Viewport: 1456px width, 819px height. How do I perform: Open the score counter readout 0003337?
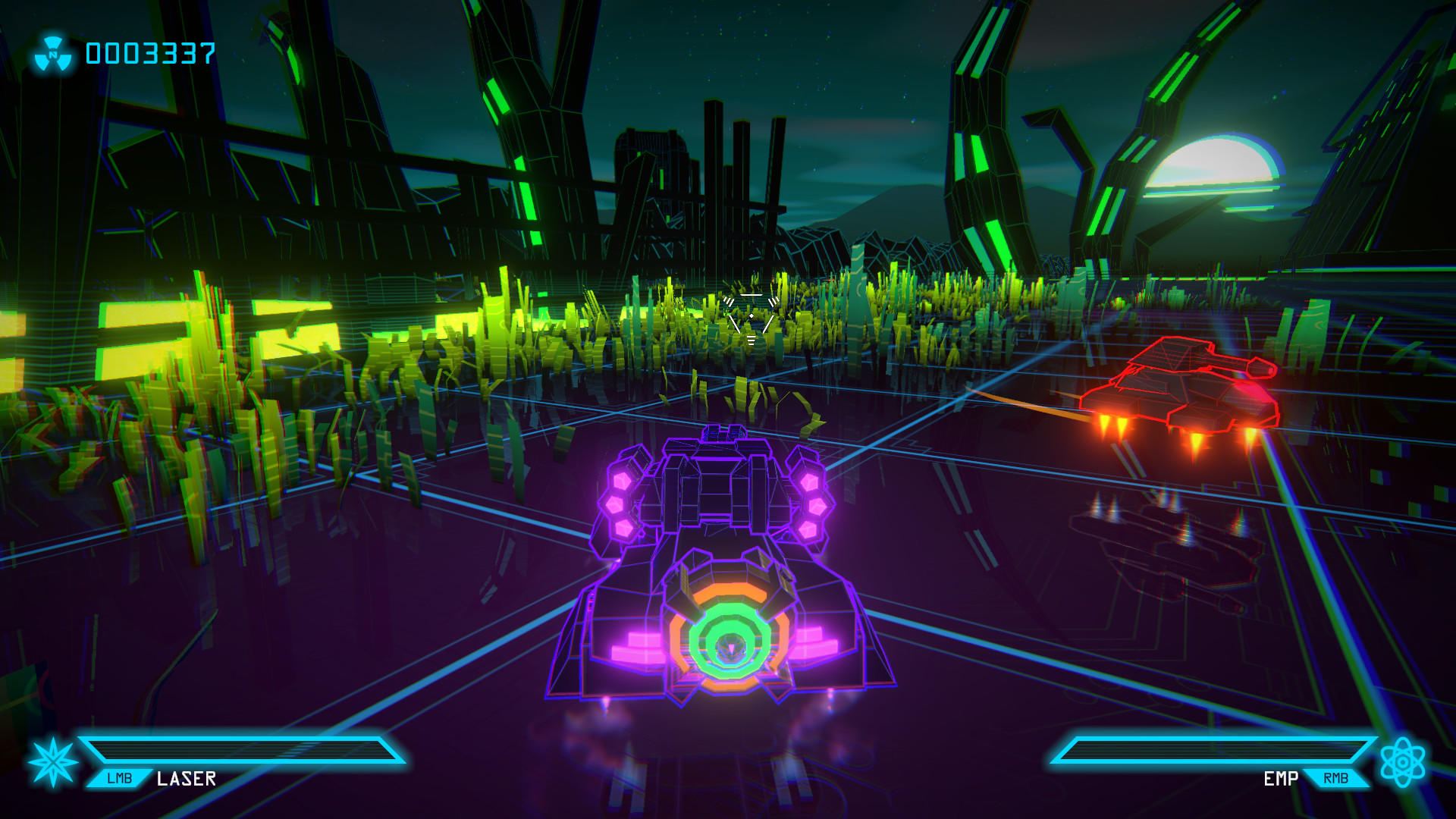150,52
